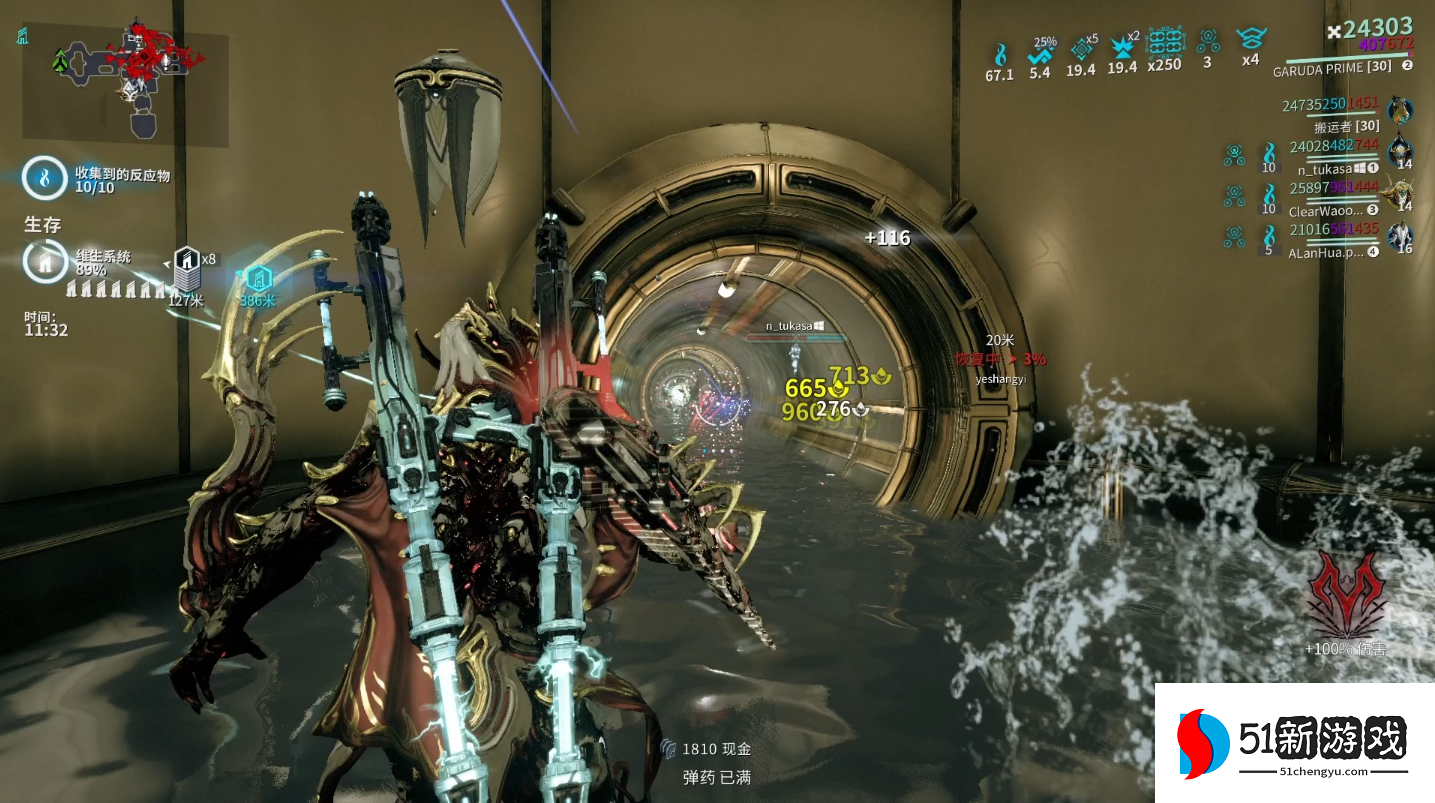This screenshot has height=803, width=1435.
Task: Click the x250 grid buff icon
Action: pos(1164,43)
